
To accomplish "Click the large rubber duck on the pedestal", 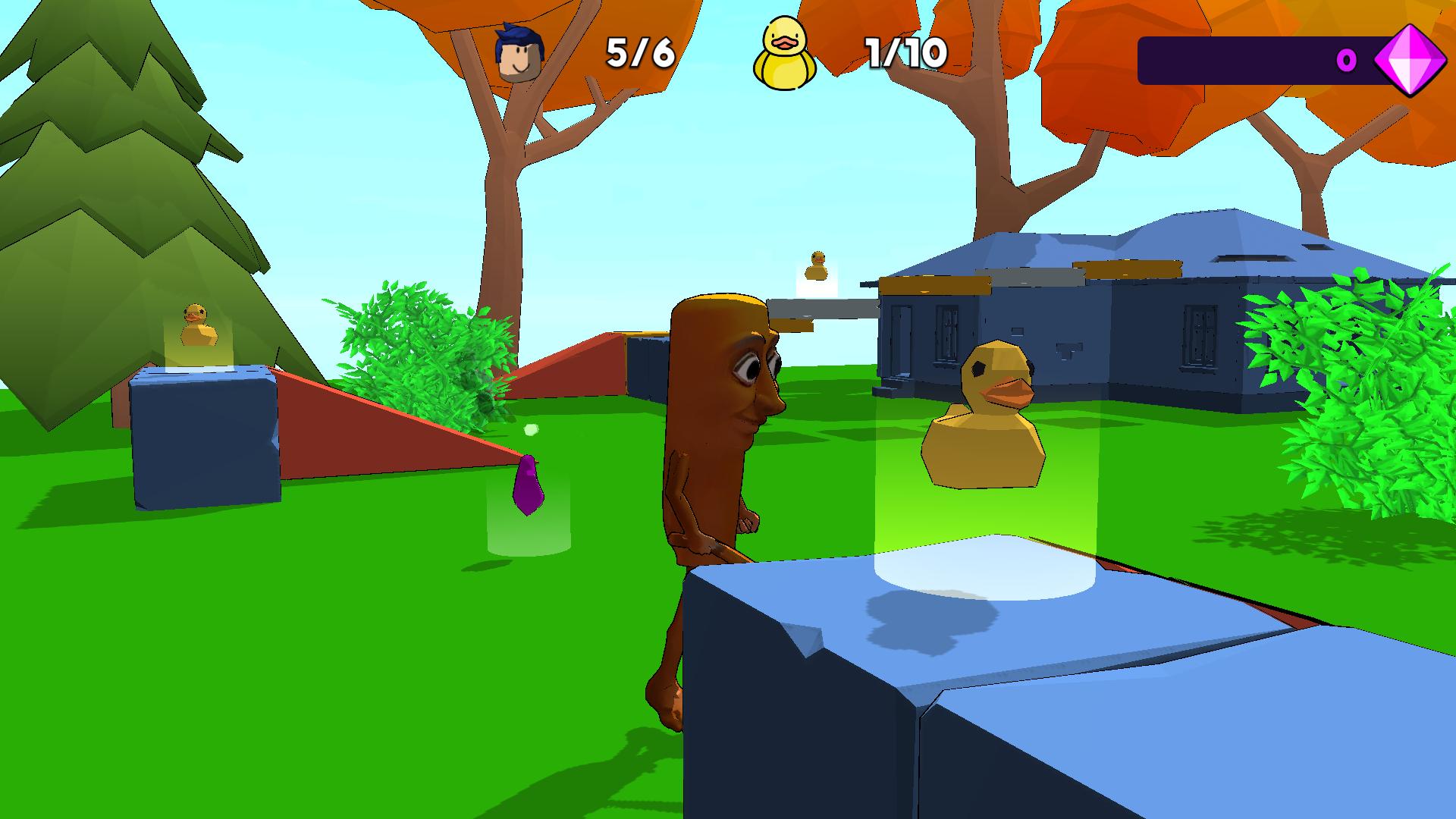I will pyautogui.click(x=982, y=417).
